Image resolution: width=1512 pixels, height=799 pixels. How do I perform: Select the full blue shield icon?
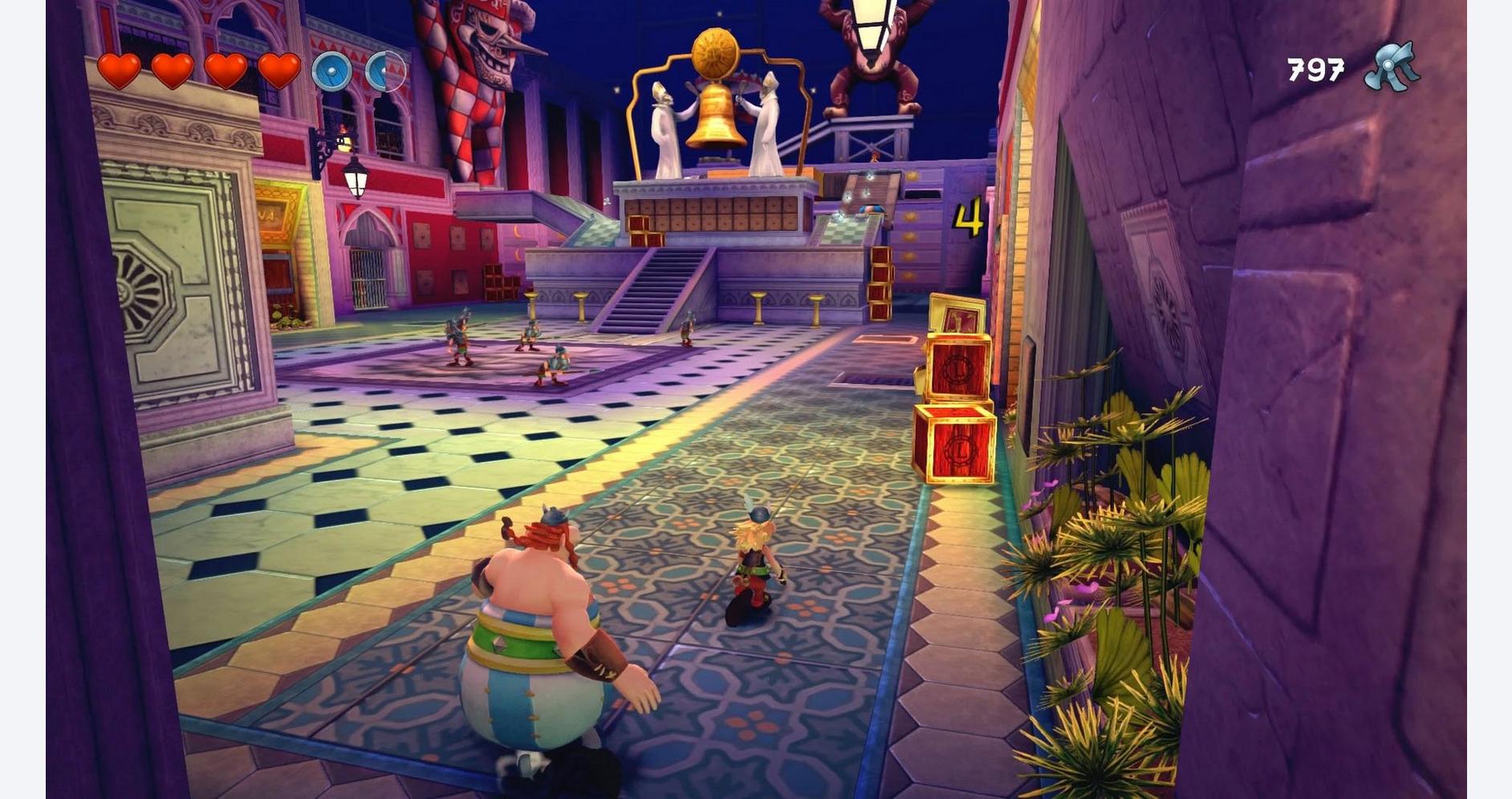click(x=331, y=71)
